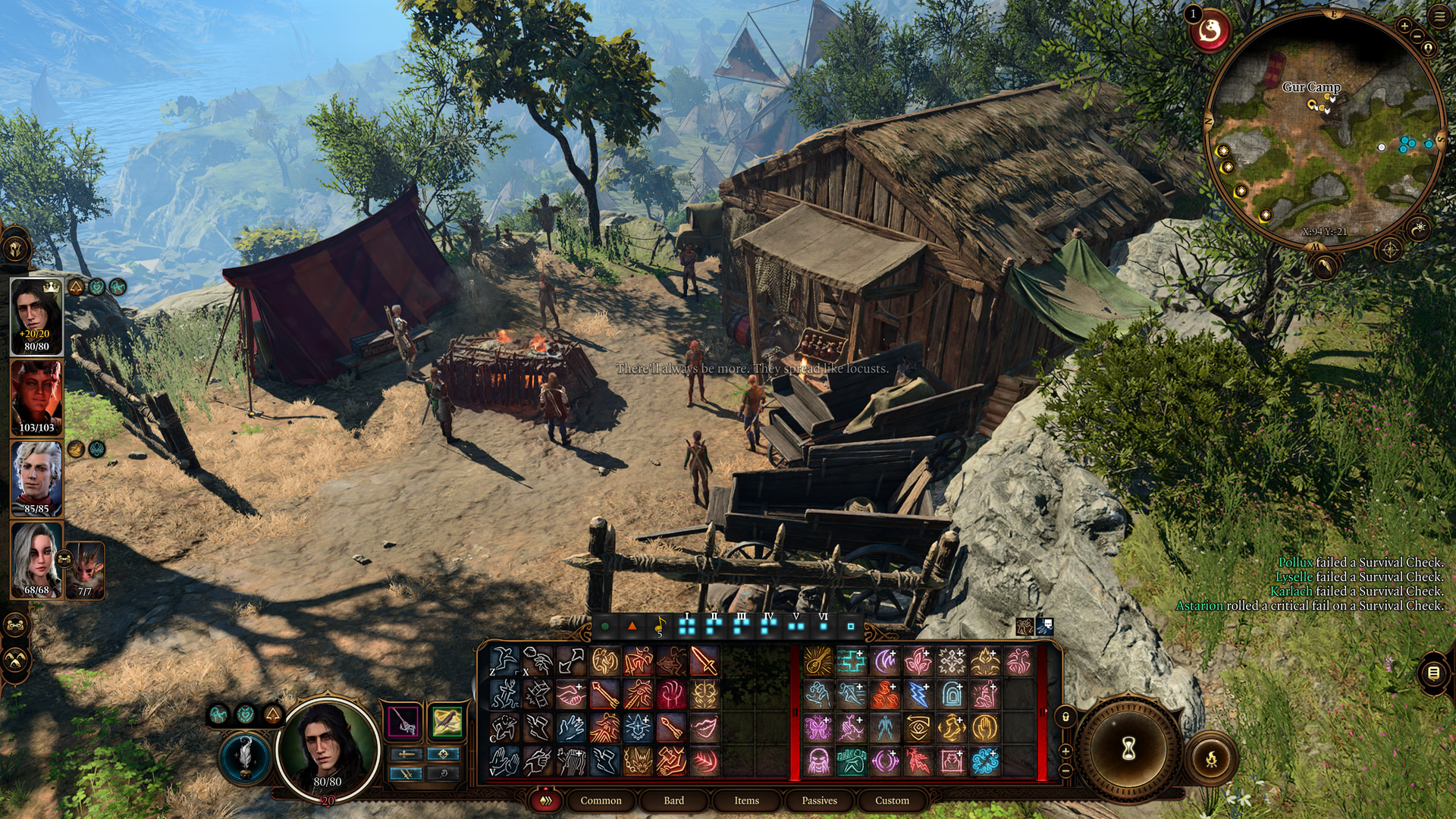Activate the lute bardic ability icon
Image resolution: width=1456 pixels, height=819 pixels.
point(817,661)
